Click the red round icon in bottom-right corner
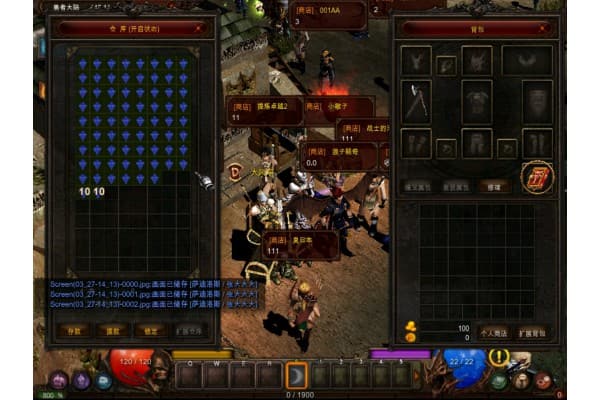This screenshot has width=600, height=400. click(543, 380)
